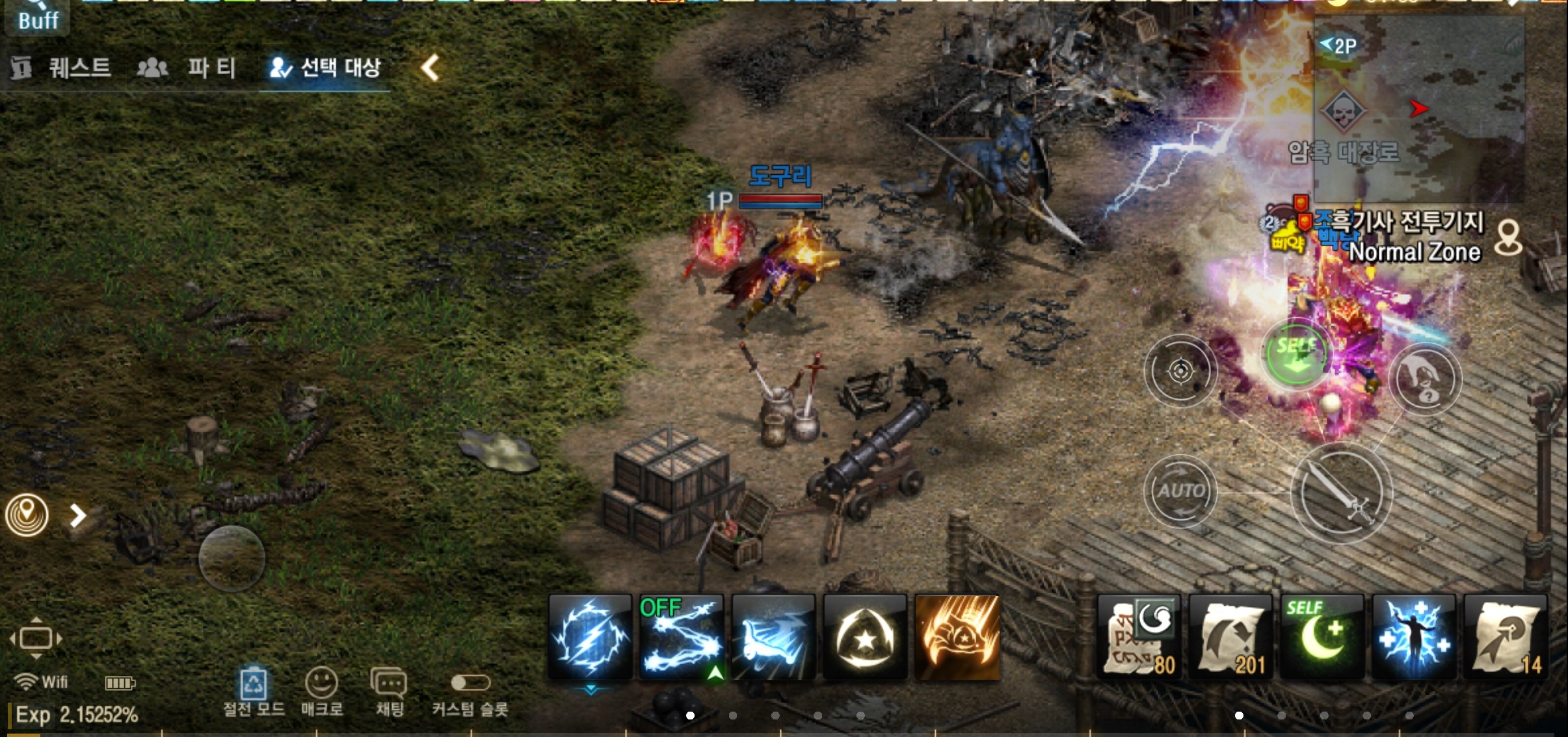Screen dimensions: 1568x737
Task: Activate the flaming meteor skill
Action: tap(957, 638)
